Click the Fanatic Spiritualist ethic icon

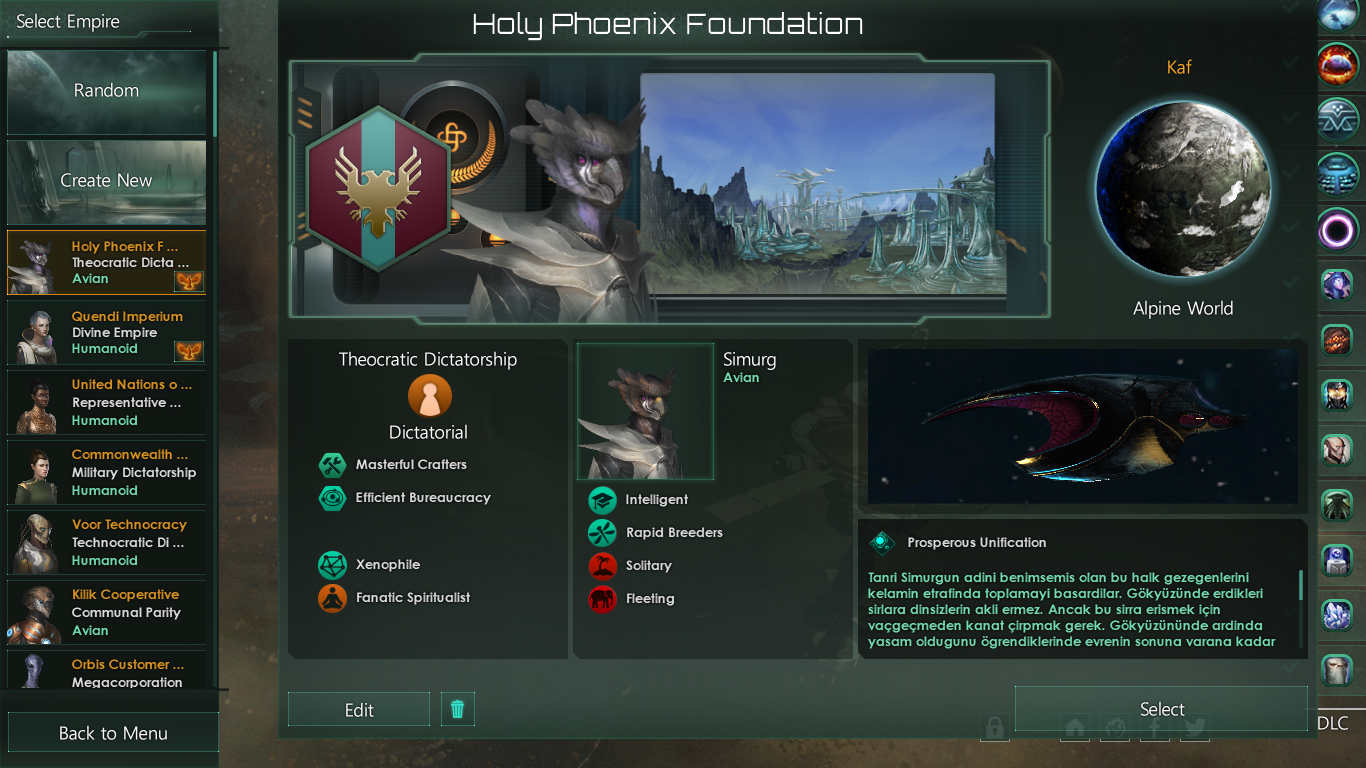(x=332, y=598)
